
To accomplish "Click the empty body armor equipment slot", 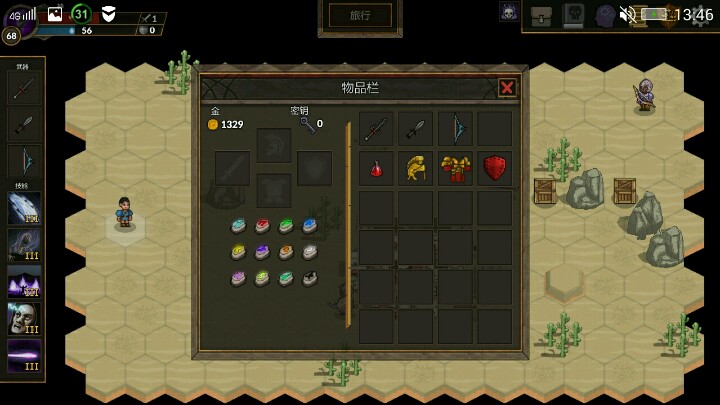I will [x=273, y=189].
